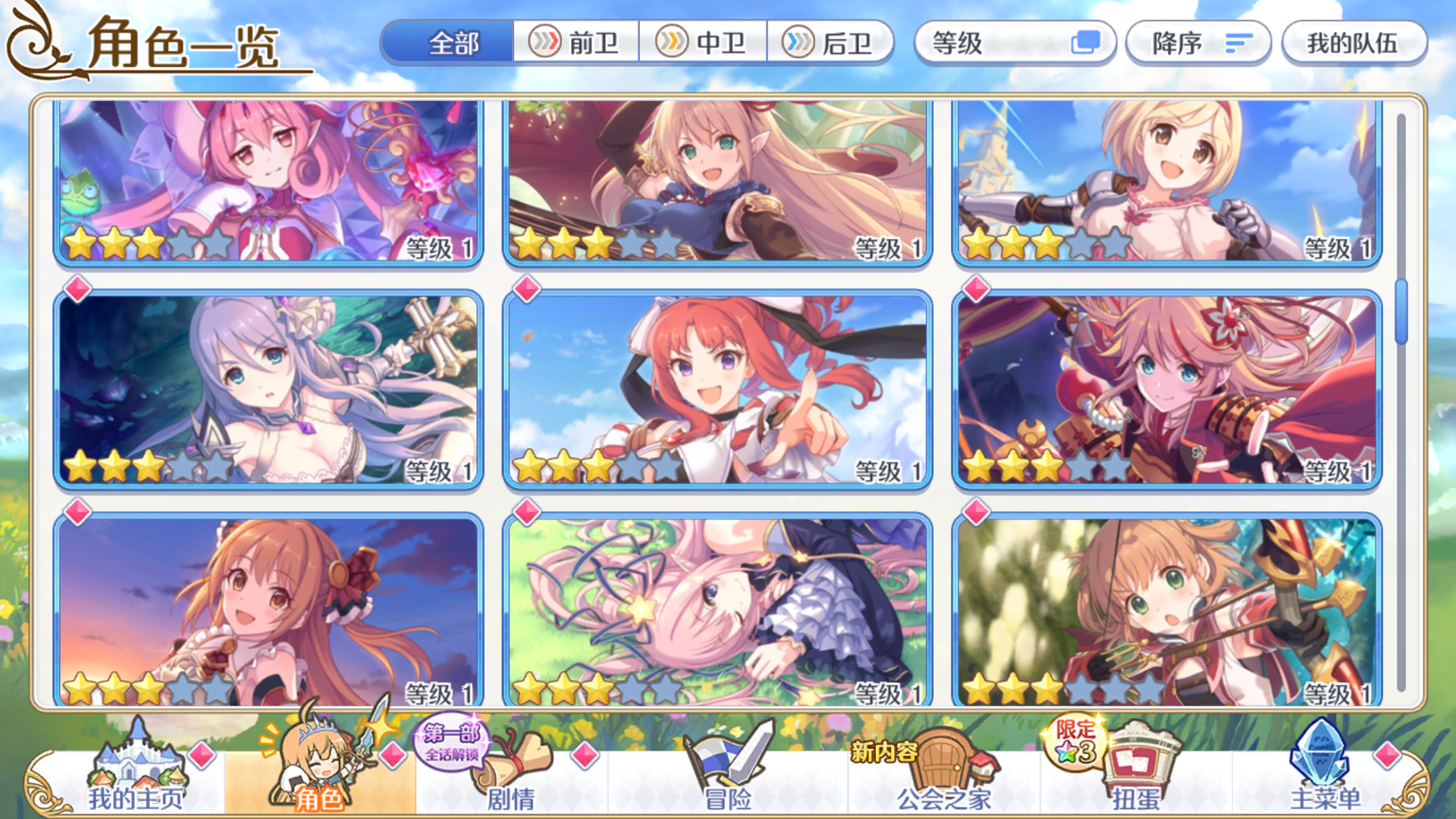Switch to the 前卫 vanguard filter tab
Viewport: 1456px width, 819px height.
point(576,43)
